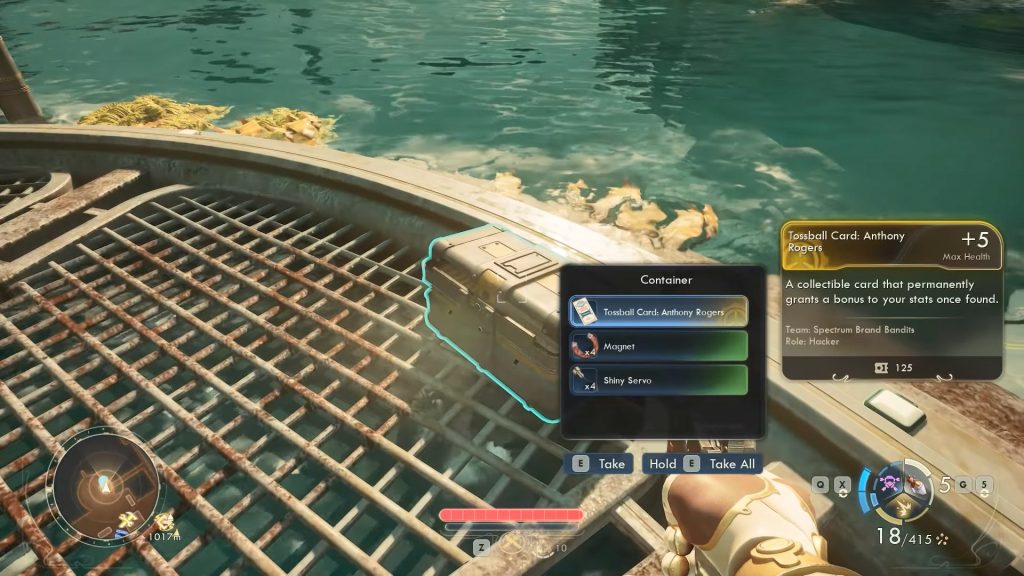Select the Magnet item row
This screenshot has height=576, width=1024.
click(x=658, y=346)
